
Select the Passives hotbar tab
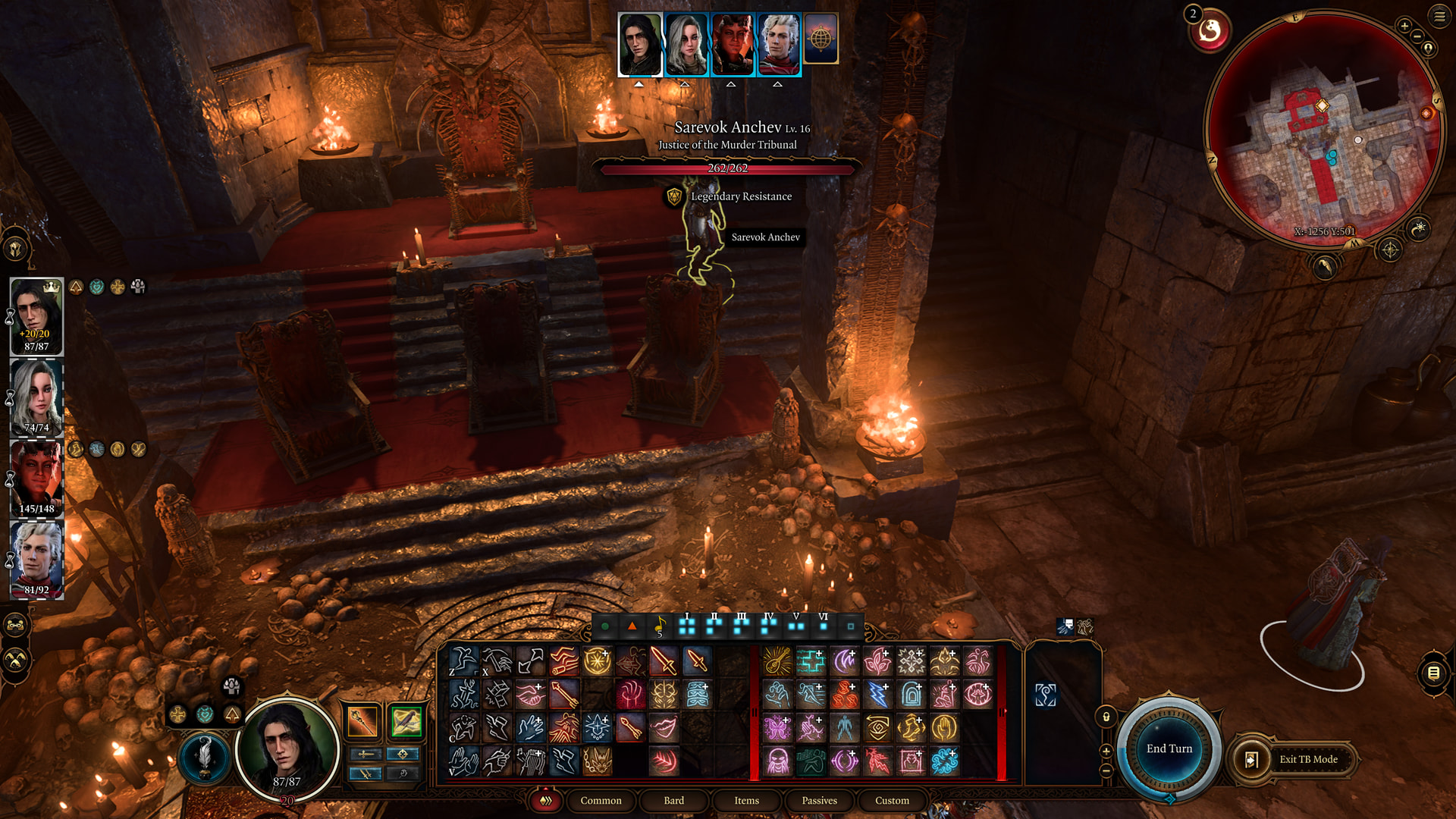point(819,800)
